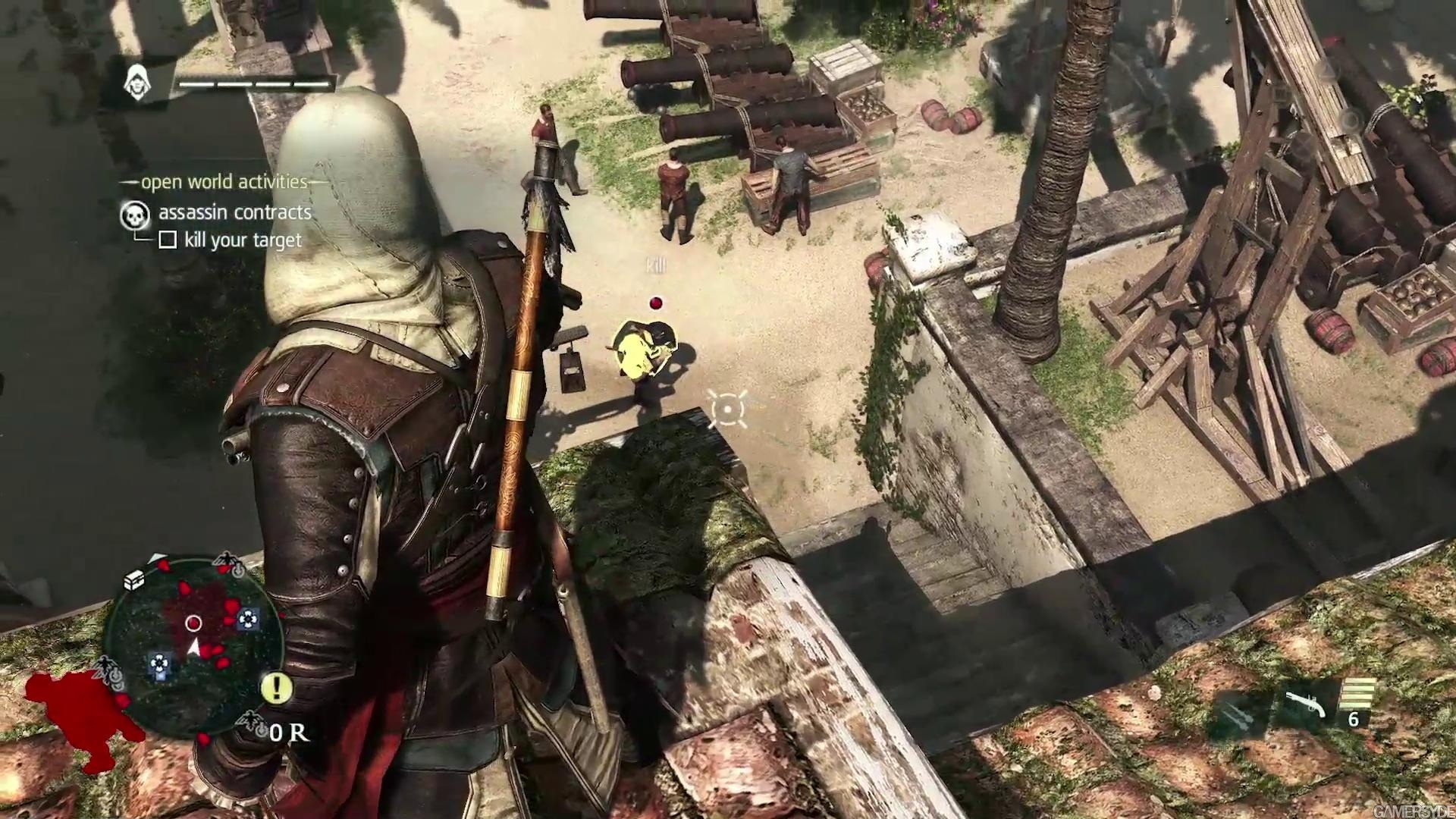Open the circular minimap
This screenshot has width=1456, height=819.
[193, 645]
